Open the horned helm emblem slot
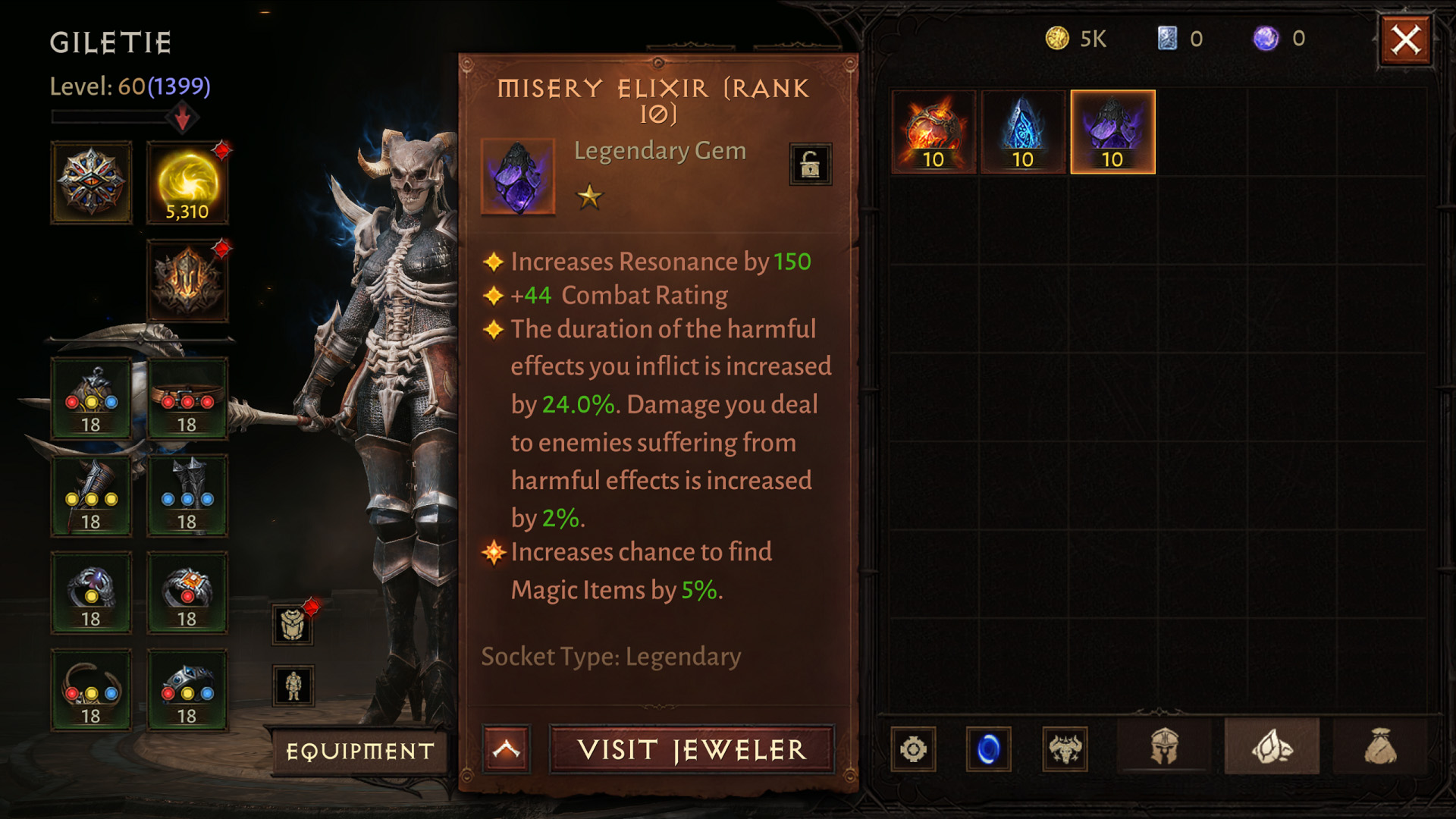Screen dimensions: 1456x819 (x=187, y=281)
